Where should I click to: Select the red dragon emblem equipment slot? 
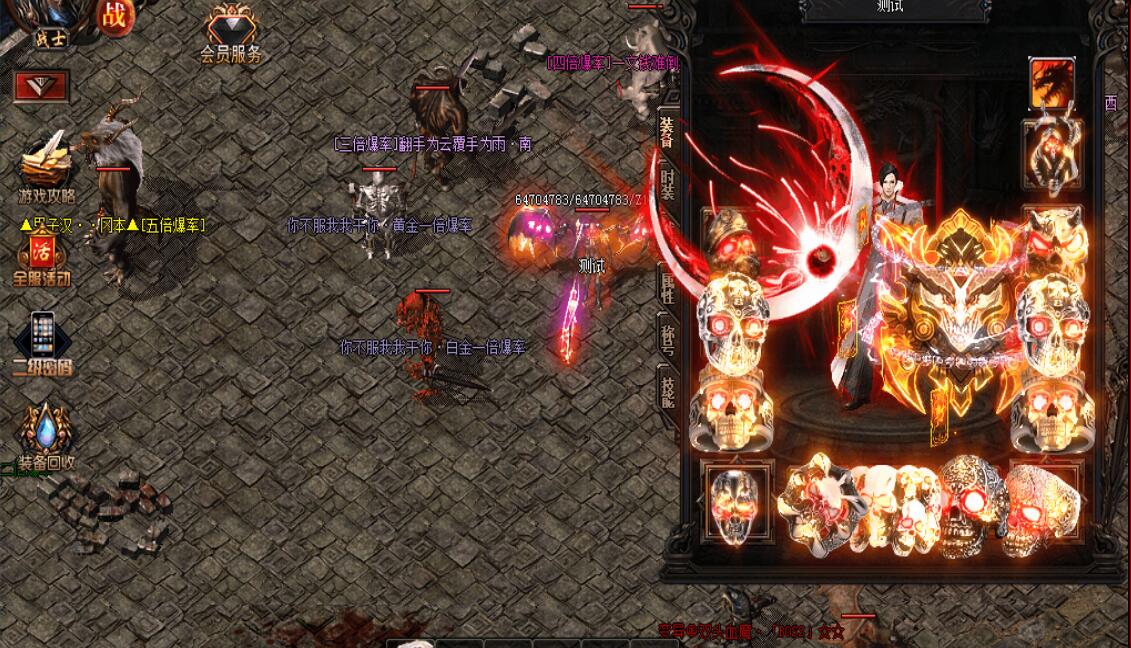pyautogui.click(x=1052, y=83)
